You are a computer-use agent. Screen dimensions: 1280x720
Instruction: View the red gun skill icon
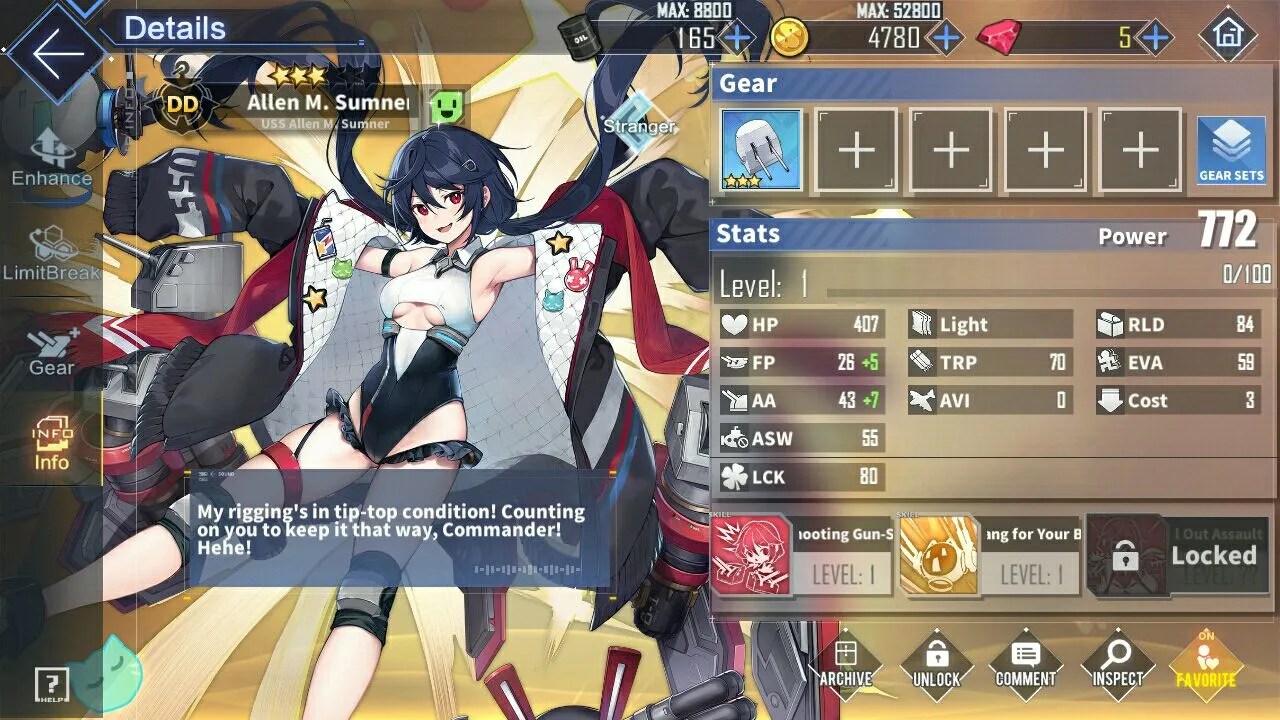751,556
